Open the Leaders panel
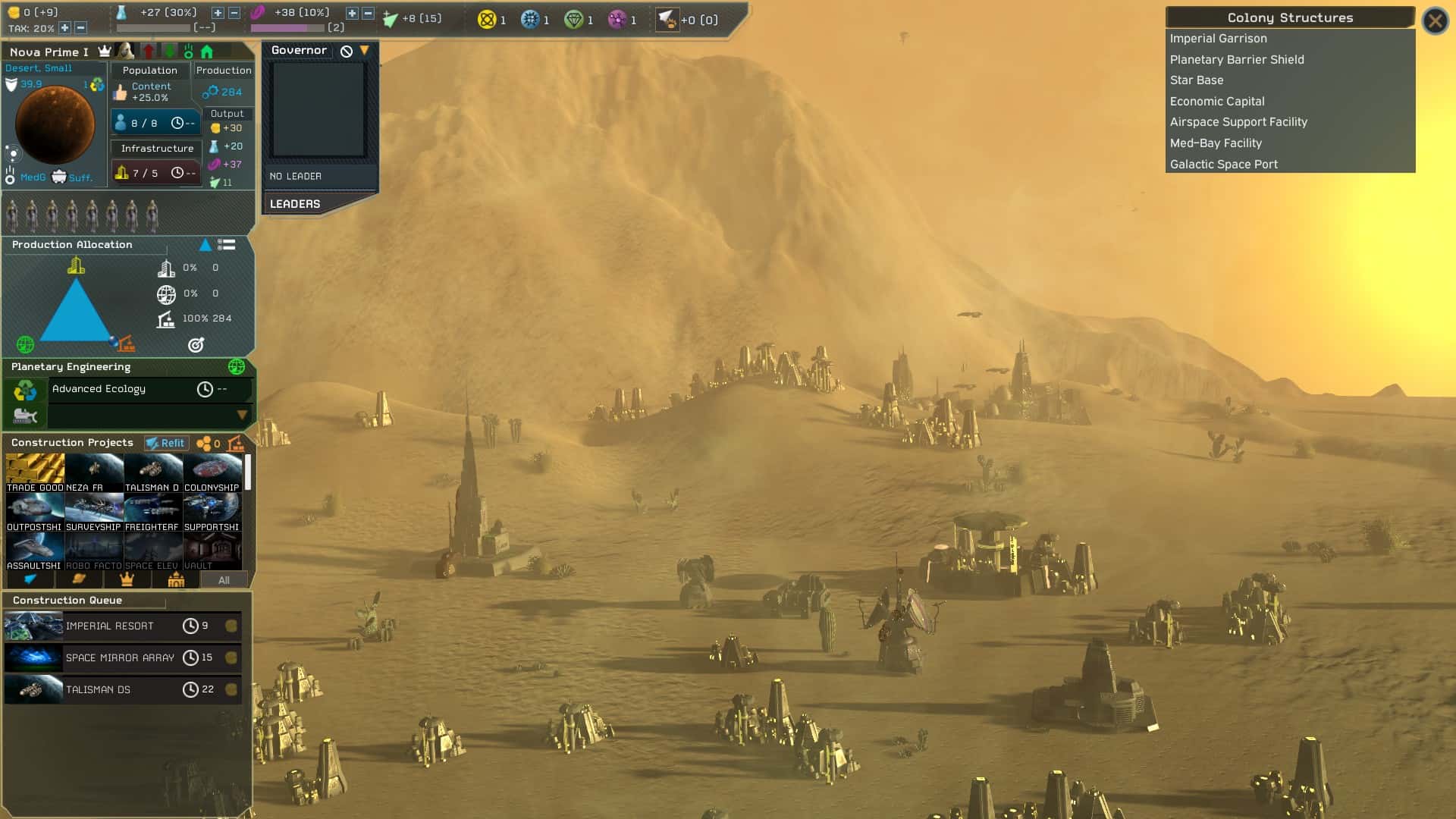This screenshot has height=819, width=1456. coord(295,204)
